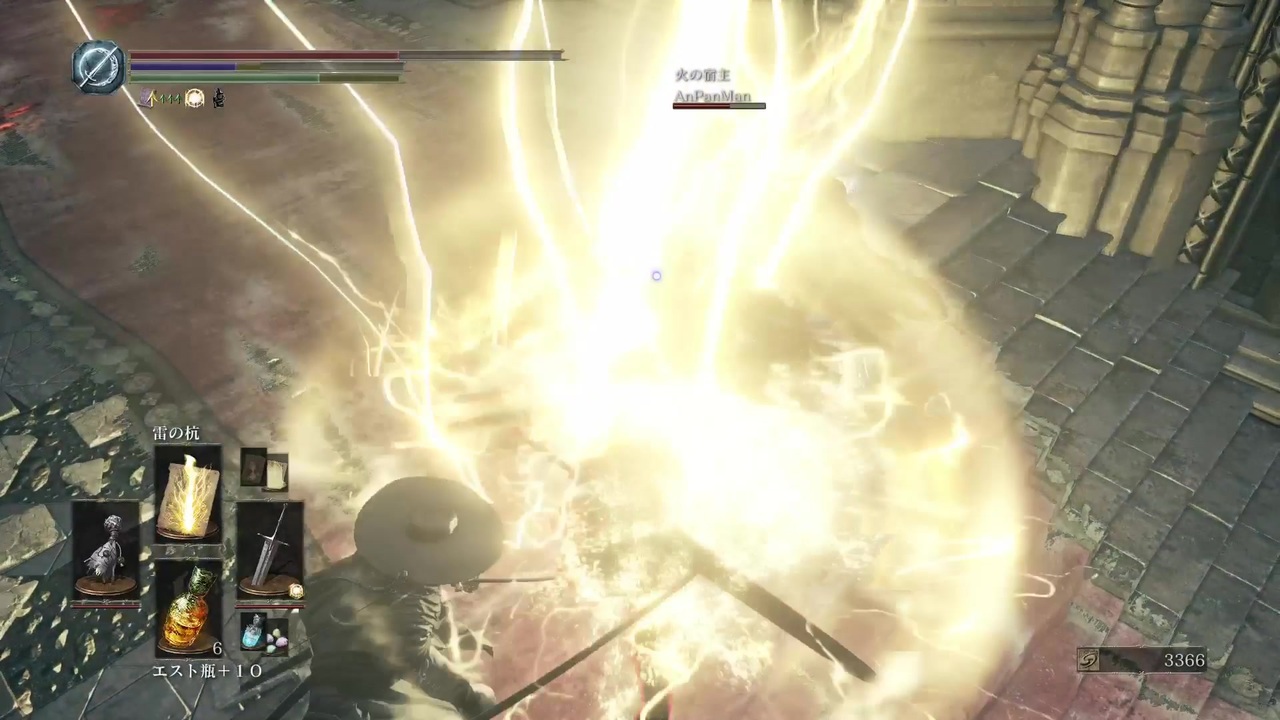The image size is (1280, 720).
Task: Click the souls counter showing 3366
Action: (x=1184, y=660)
